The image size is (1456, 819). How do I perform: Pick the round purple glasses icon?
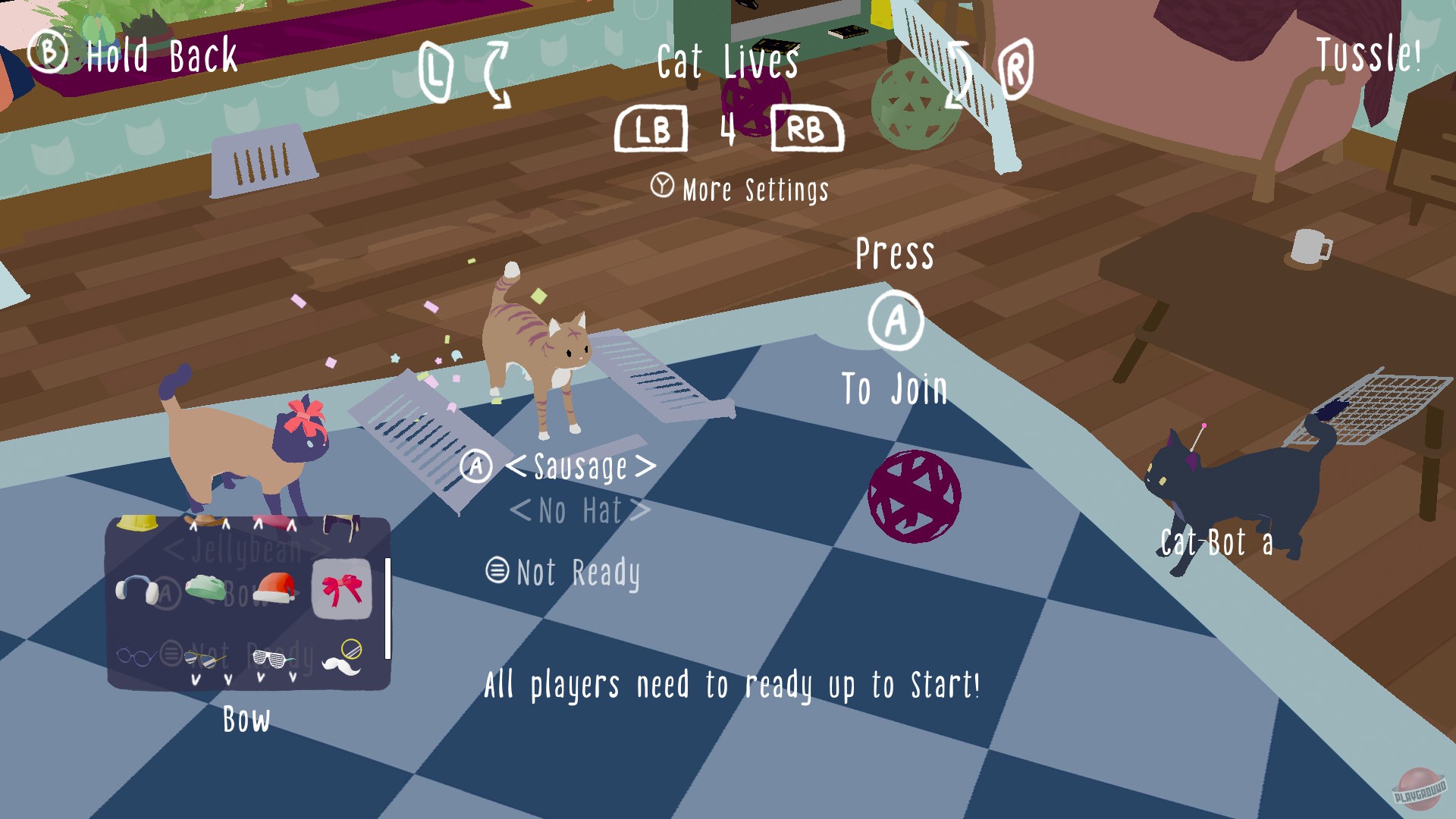pos(136,654)
